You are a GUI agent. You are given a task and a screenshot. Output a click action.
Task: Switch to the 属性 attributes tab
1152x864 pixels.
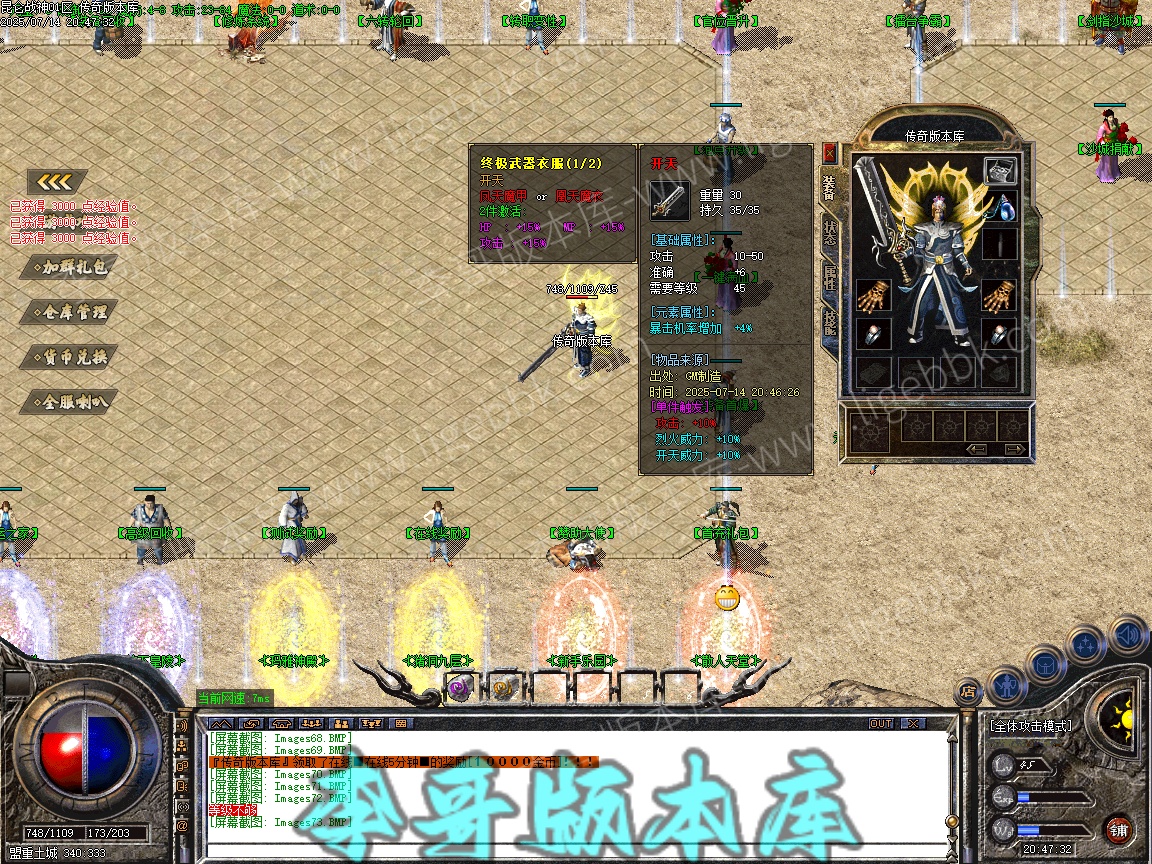829,278
